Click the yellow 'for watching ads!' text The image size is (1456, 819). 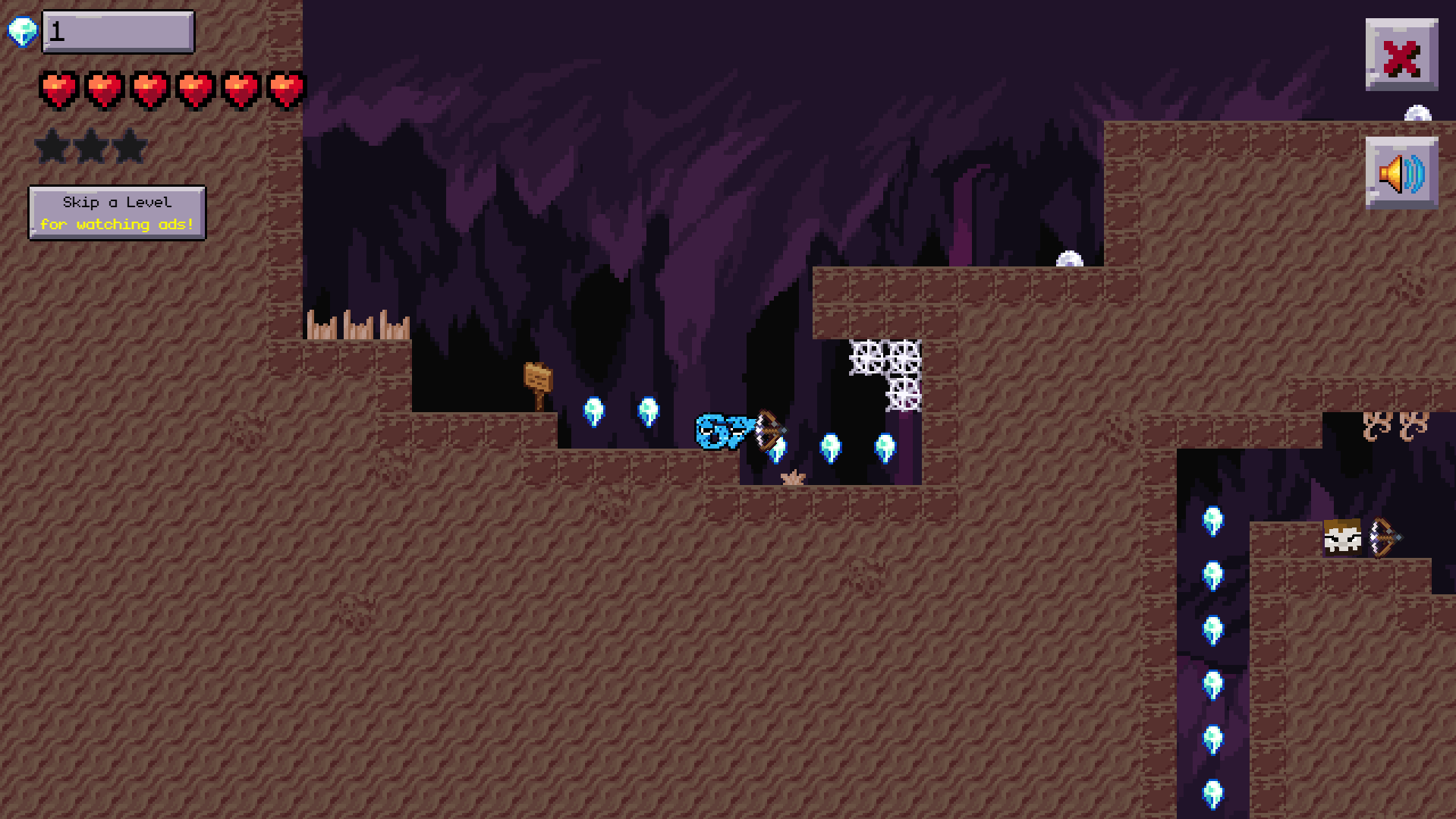(x=118, y=224)
